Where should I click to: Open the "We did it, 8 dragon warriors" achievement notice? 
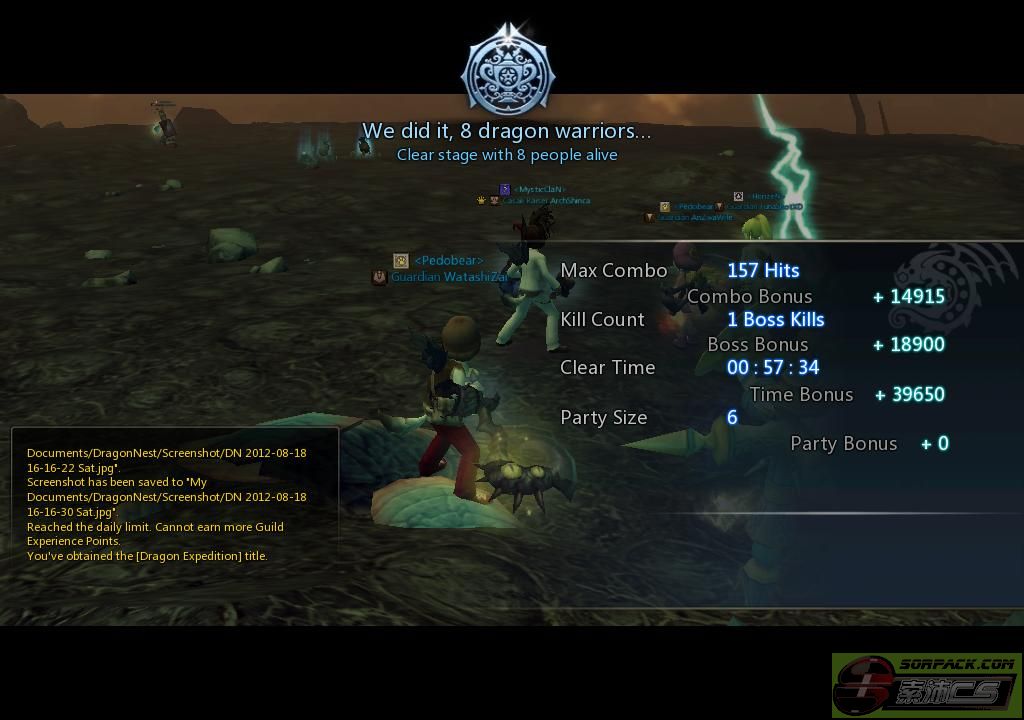coord(506,131)
